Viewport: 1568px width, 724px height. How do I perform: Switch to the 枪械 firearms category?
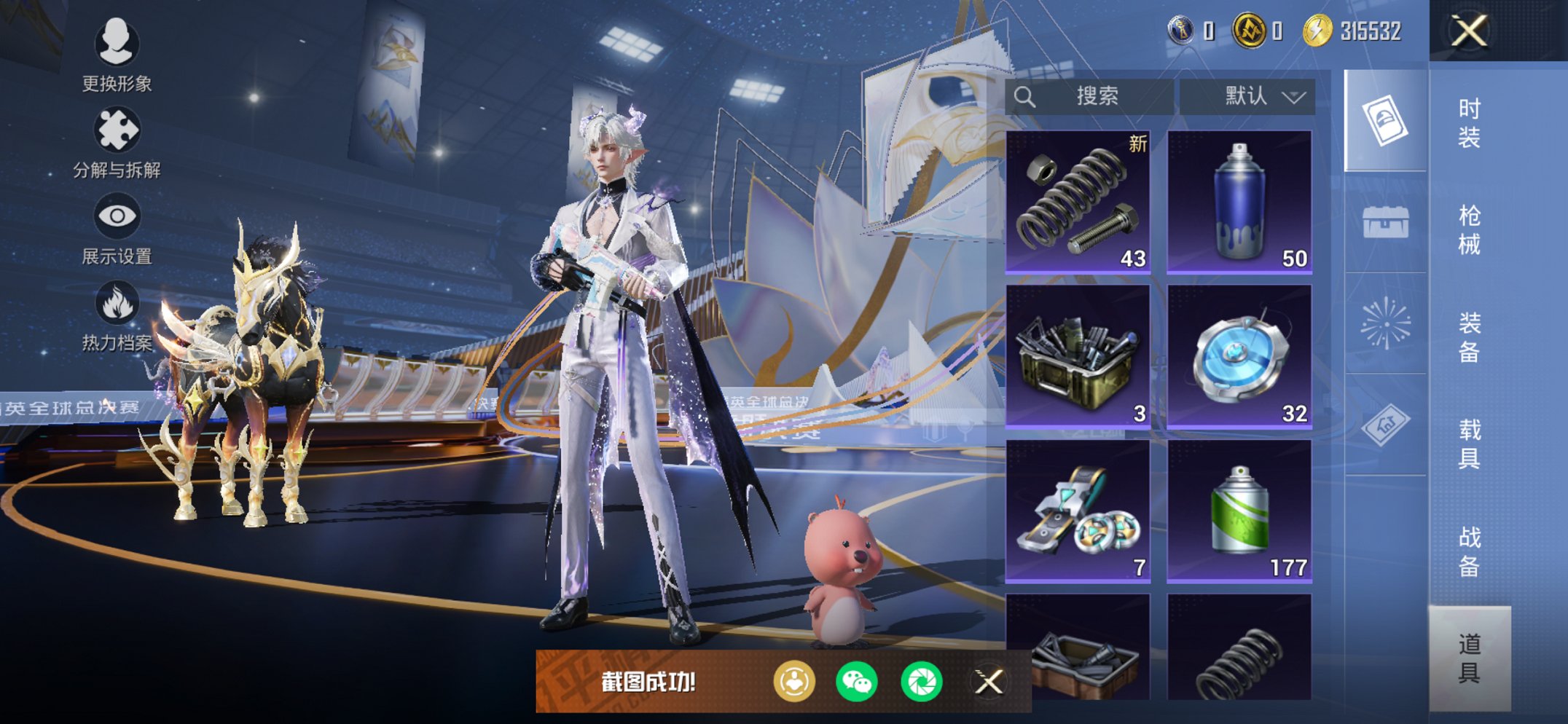pos(1469,229)
